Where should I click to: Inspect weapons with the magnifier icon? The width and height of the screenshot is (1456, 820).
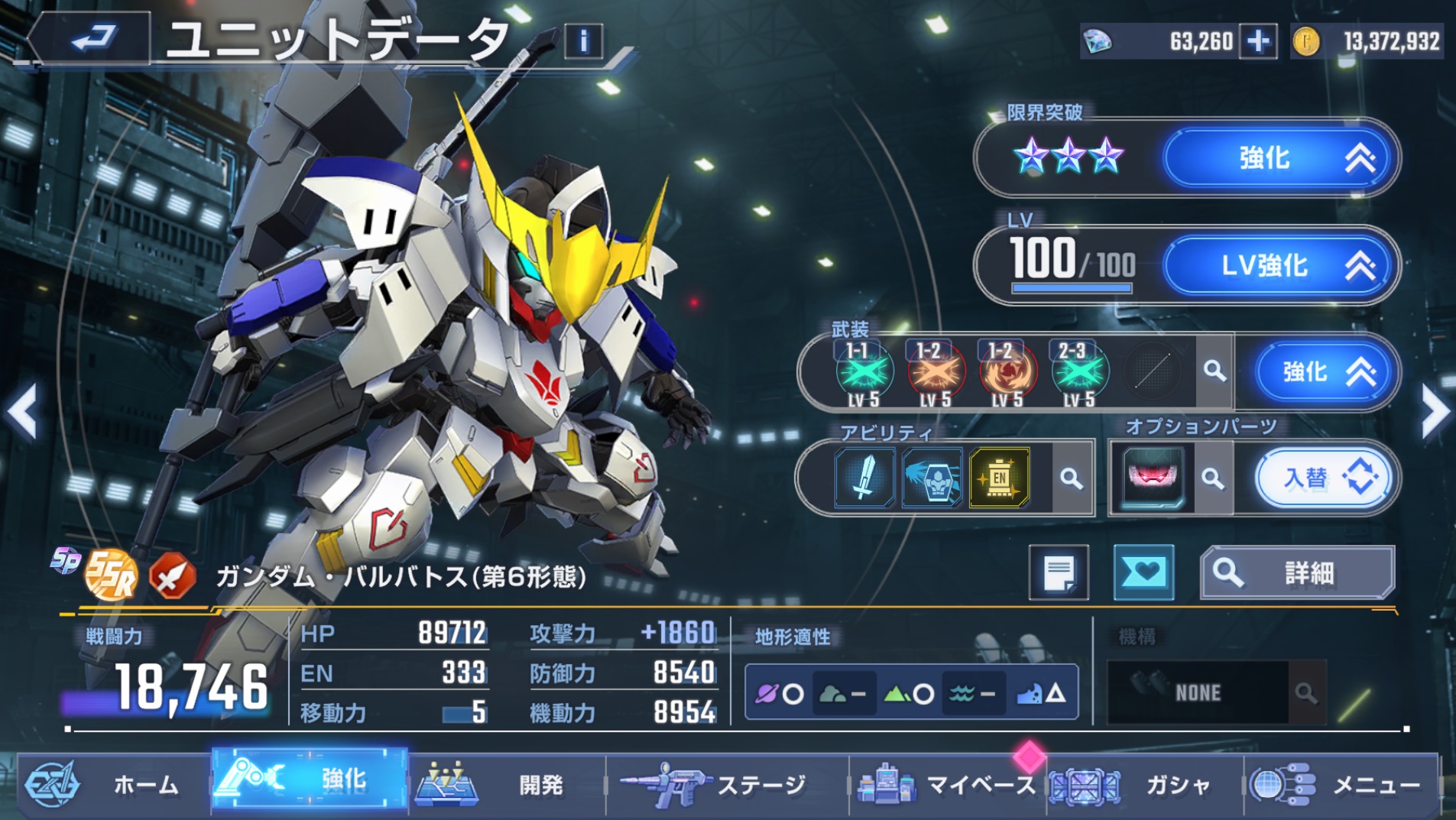1214,371
